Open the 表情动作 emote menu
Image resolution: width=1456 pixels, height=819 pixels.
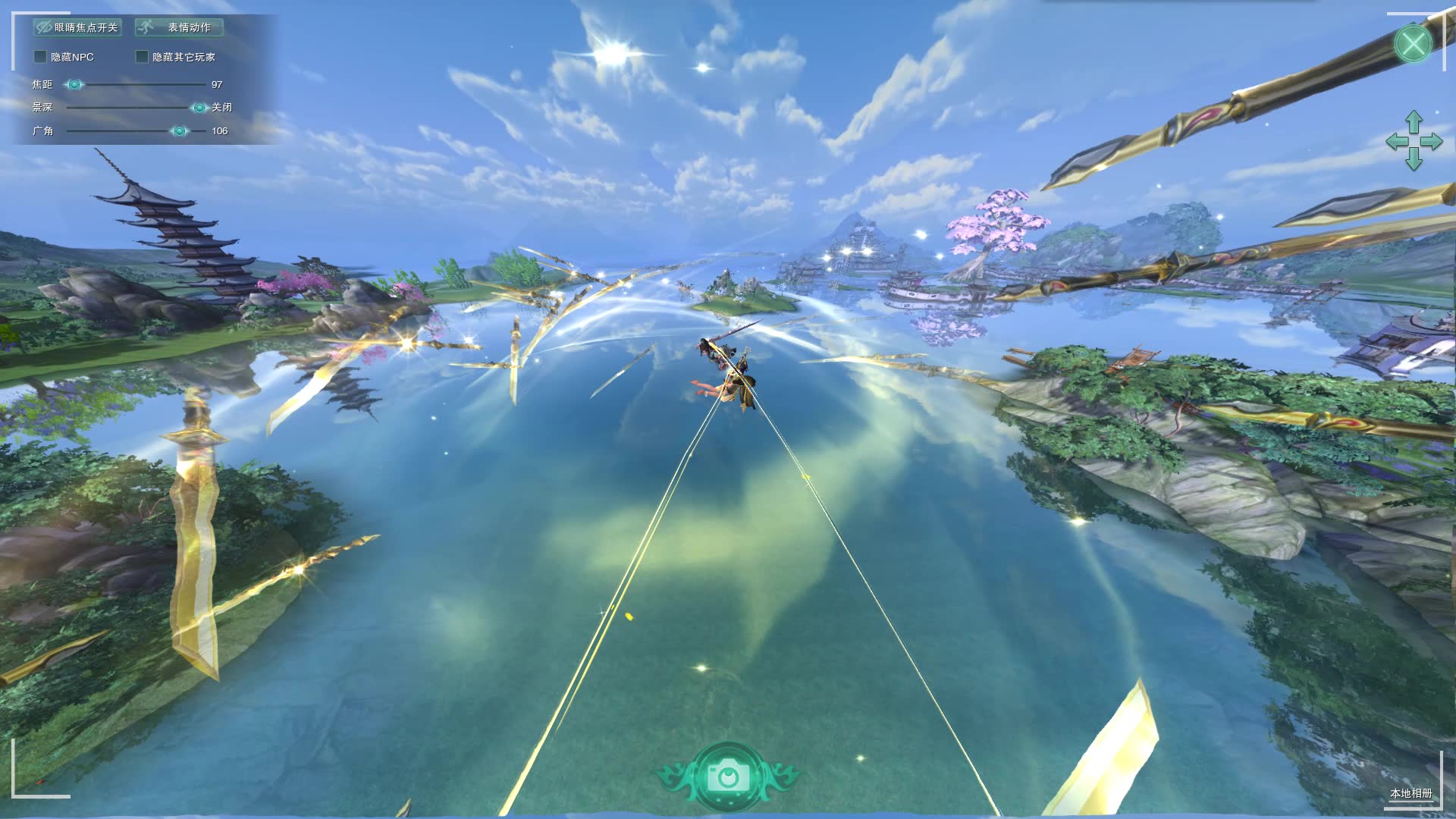[179, 27]
